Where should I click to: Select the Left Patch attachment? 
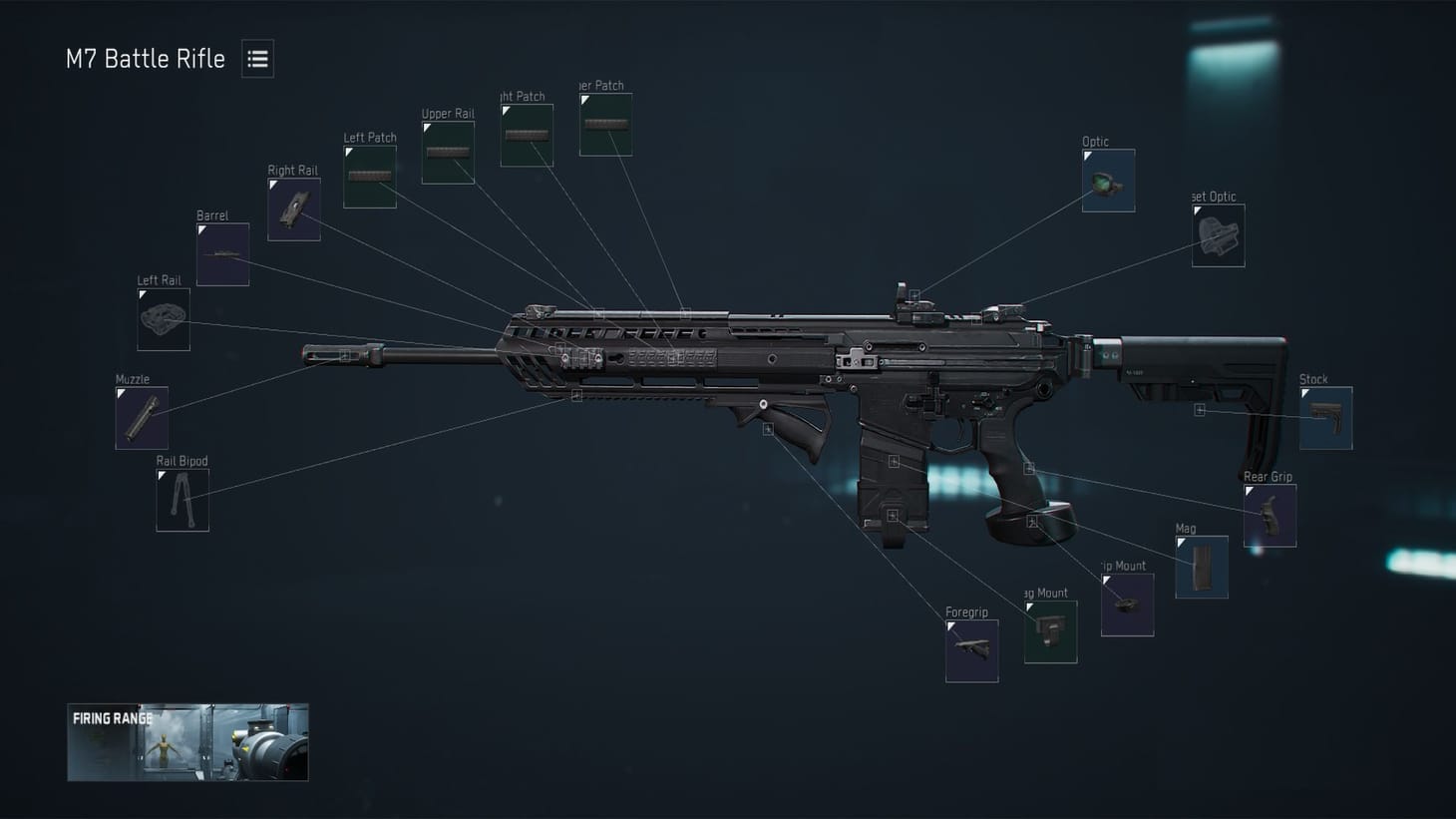pos(369,176)
